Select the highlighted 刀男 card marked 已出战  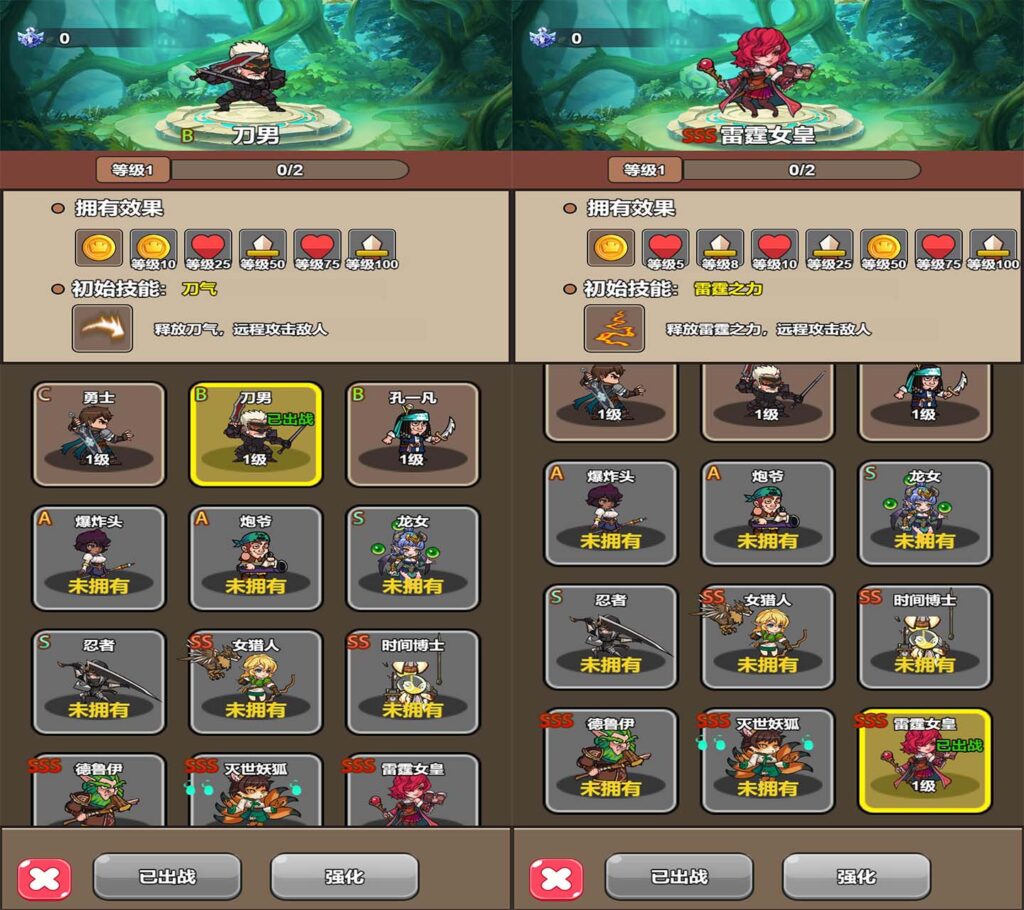pyautogui.click(x=255, y=434)
